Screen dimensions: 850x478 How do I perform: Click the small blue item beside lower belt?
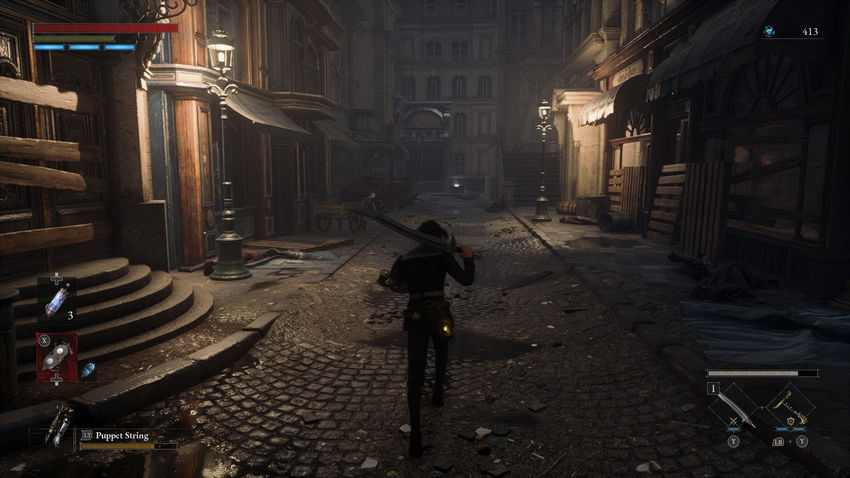pos(86,369)
